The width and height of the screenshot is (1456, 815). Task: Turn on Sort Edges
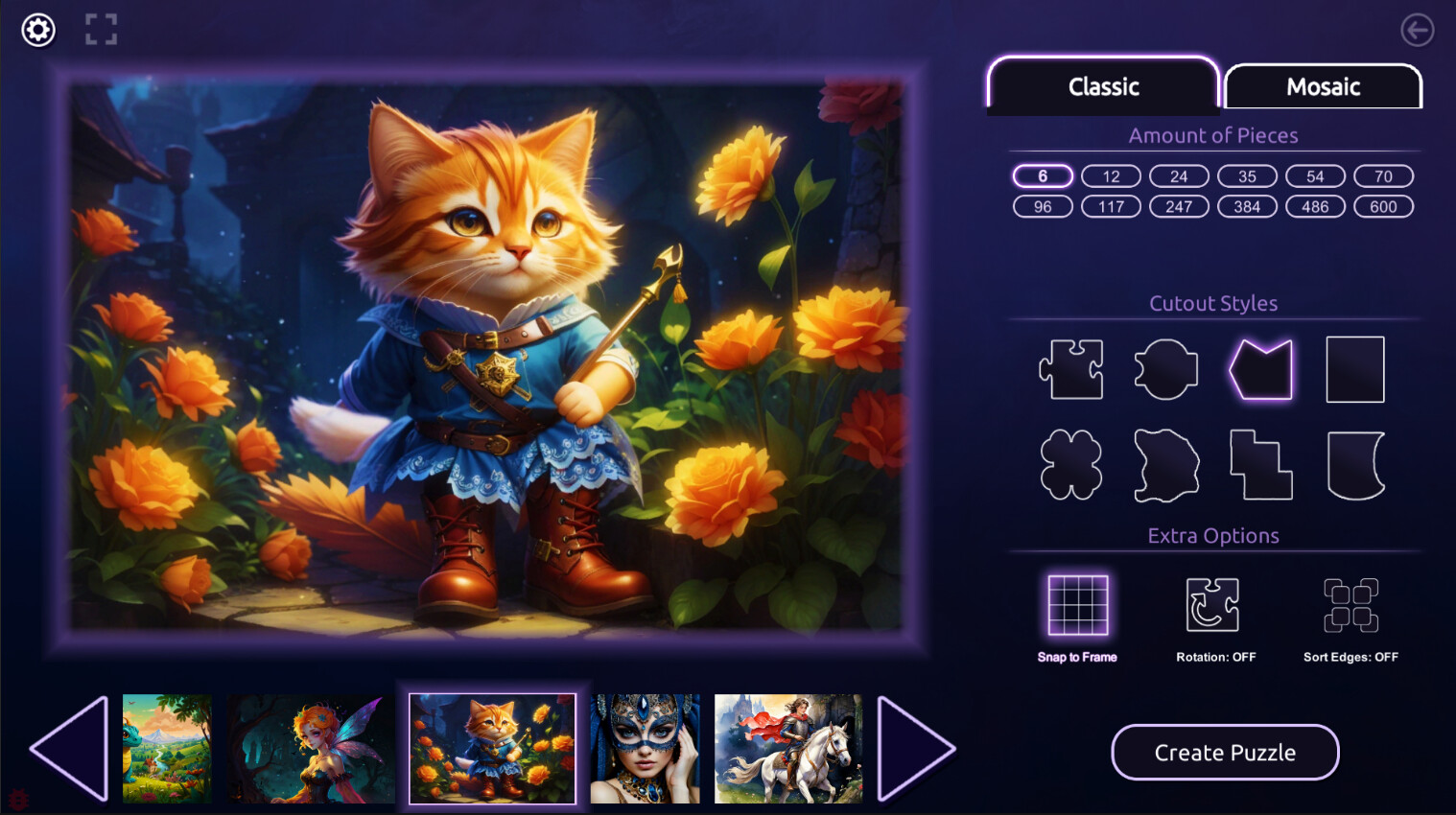pyautogui.click(x=1350, y=602)
